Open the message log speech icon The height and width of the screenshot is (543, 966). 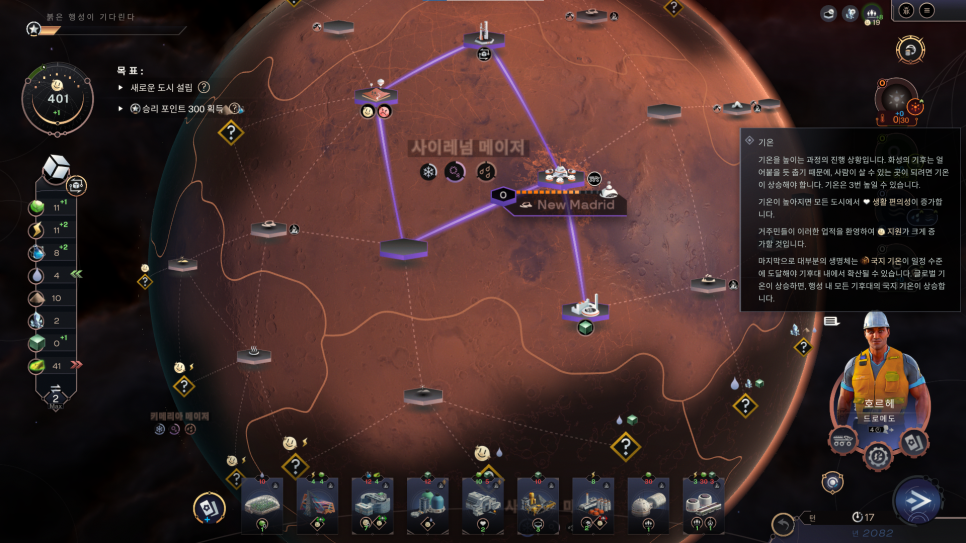point(830,321)
